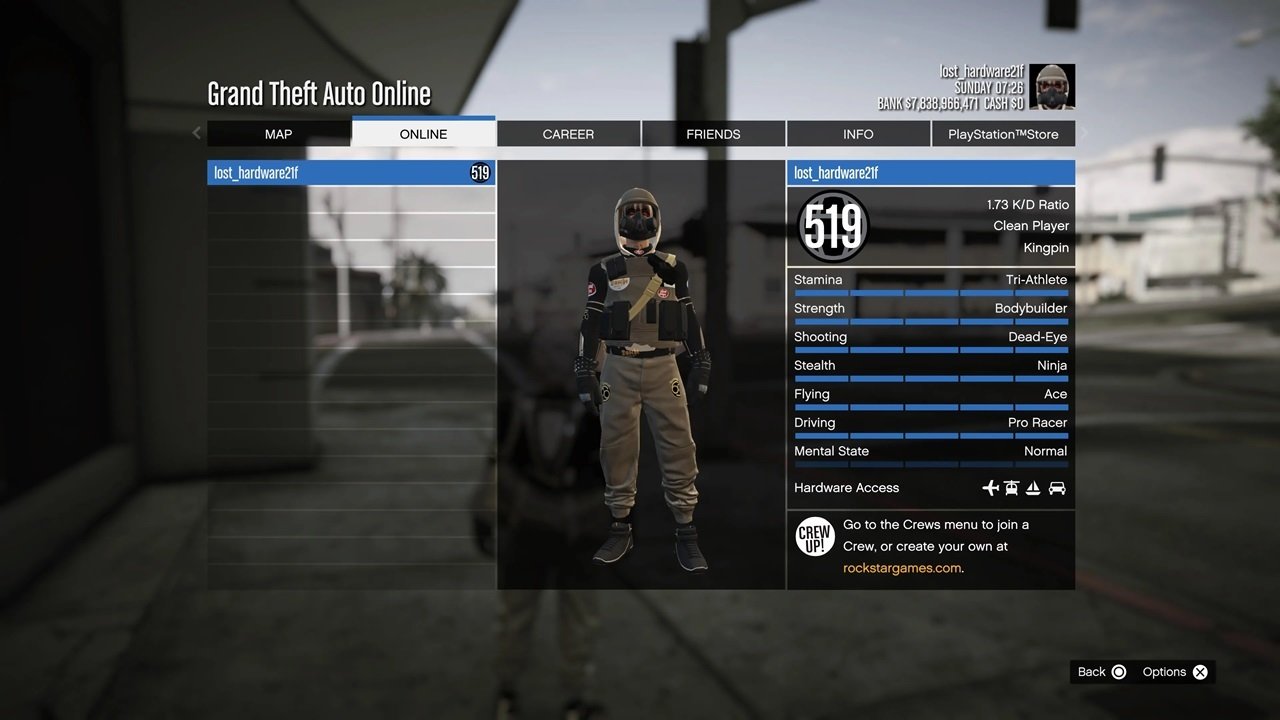The height and width of the screenshot is (720, 1280).
Task: Switch to the INFO tab
Action: click(x=858, y=133)
